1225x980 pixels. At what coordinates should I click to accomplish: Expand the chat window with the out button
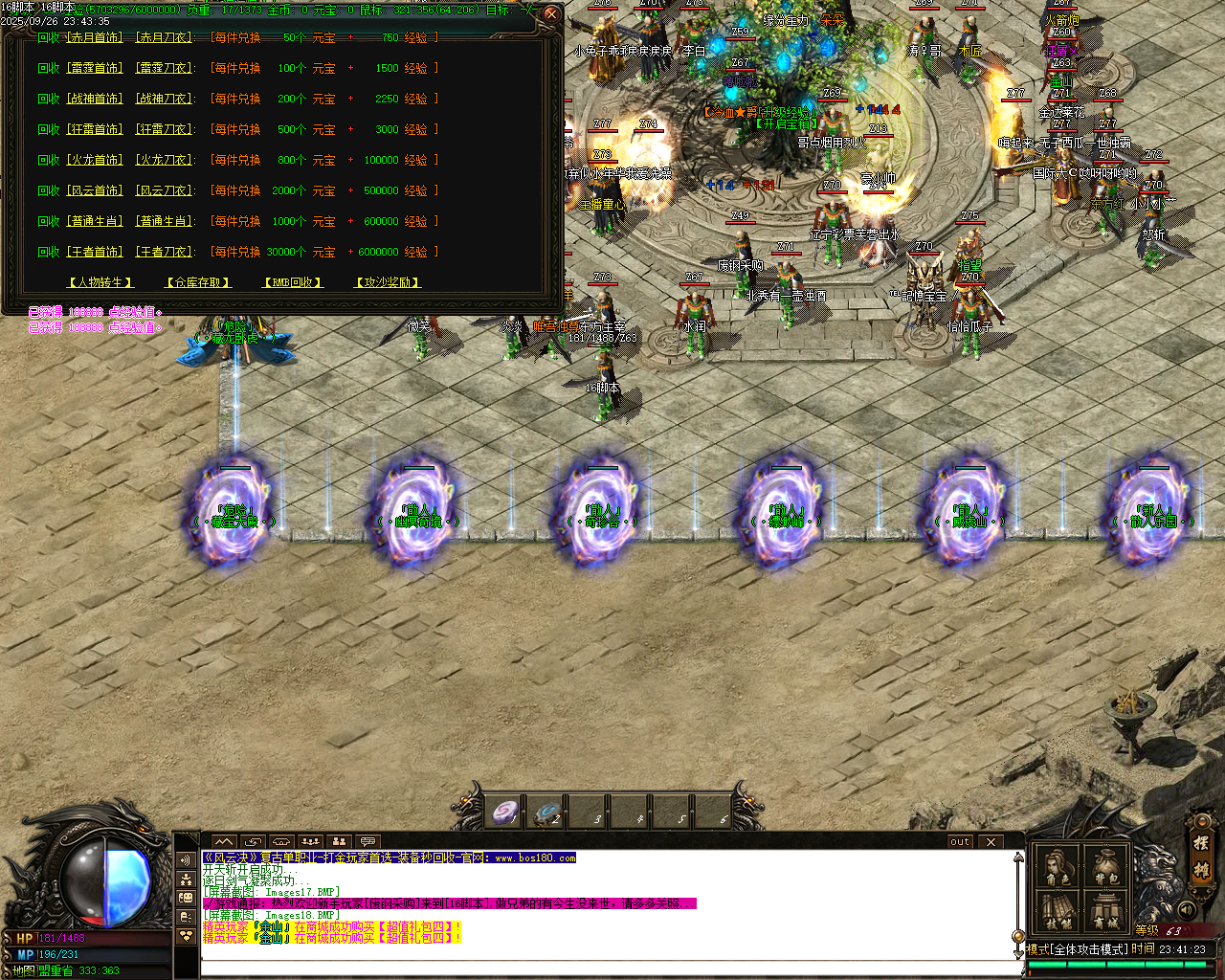coord(959,841)
